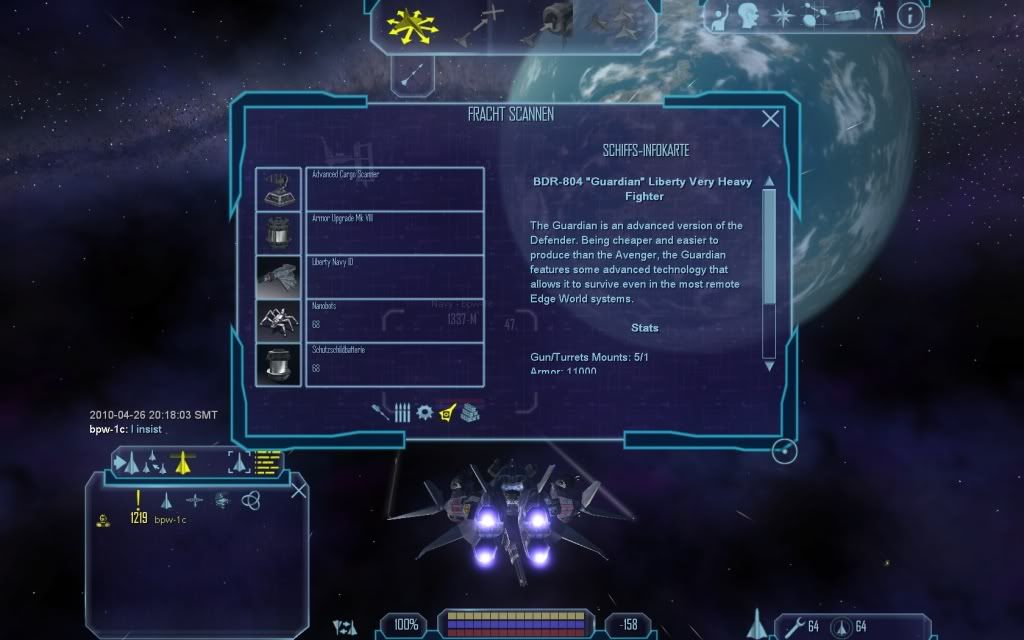Show the equipment category (gear icon)
Image resolution: width=1024 pixels, height=640 pixels.
(x=424, y=412)
